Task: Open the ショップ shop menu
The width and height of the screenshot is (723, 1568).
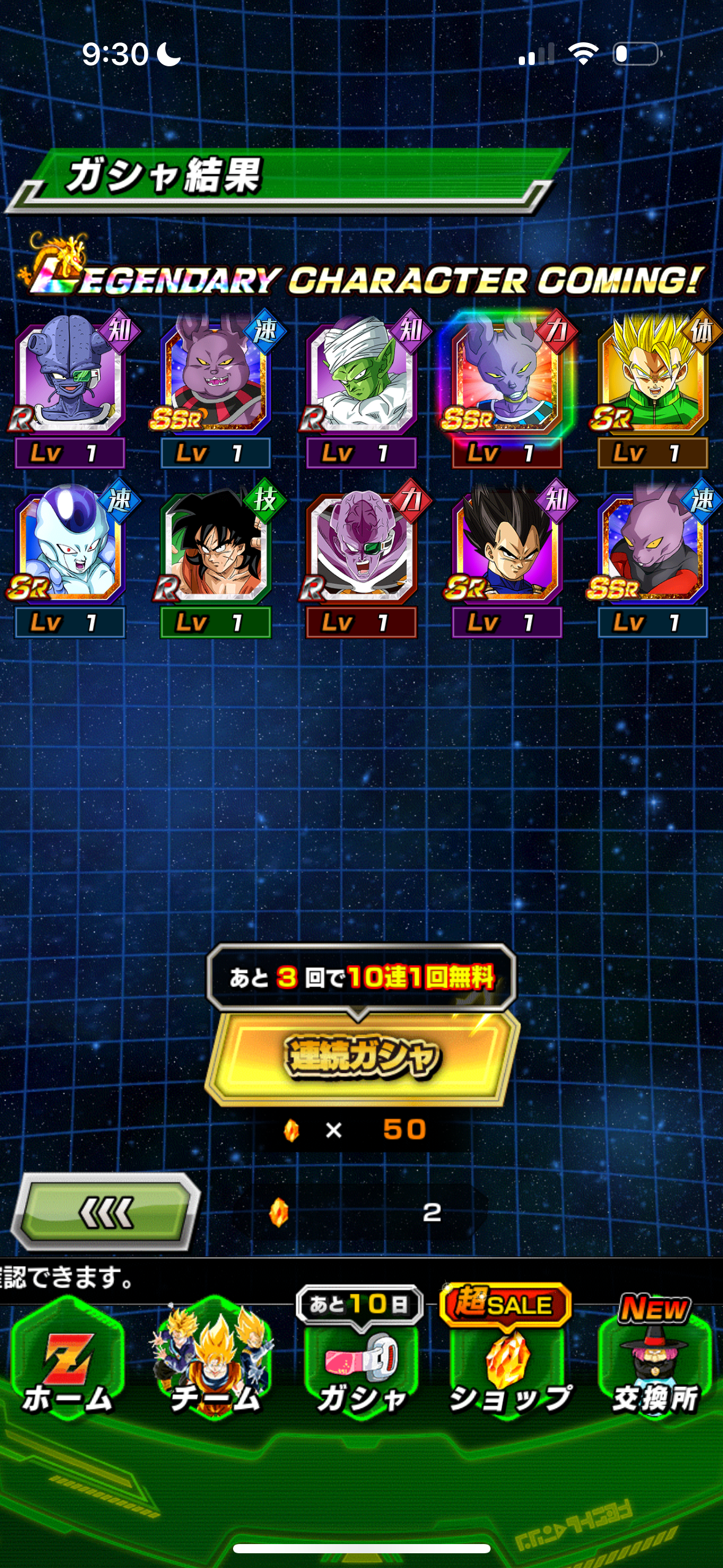Action: [x=508, y=1365]
